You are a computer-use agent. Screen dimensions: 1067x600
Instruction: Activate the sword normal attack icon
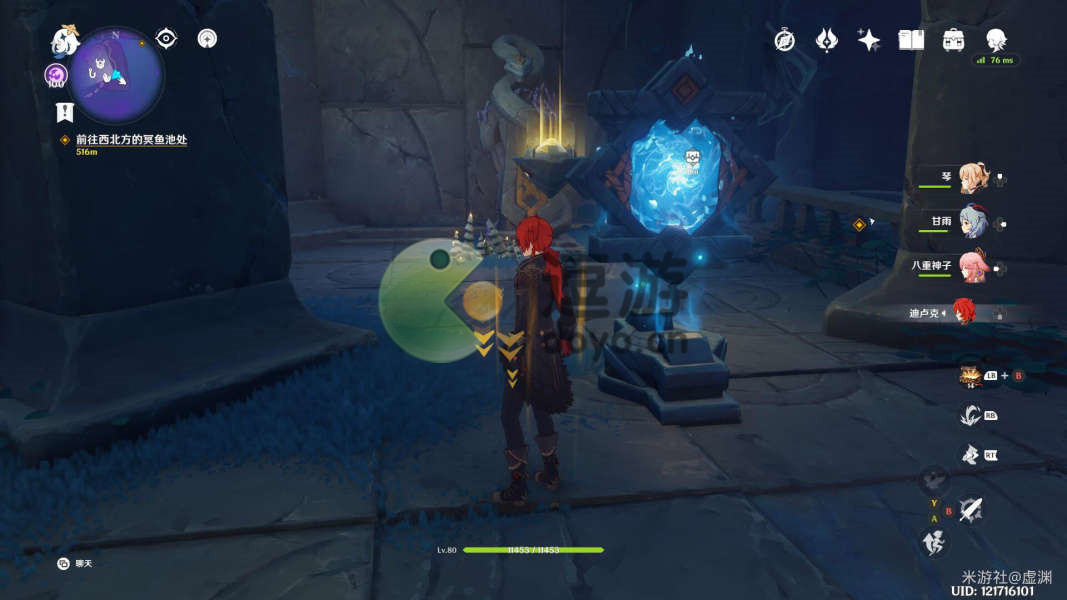pyautogui.click(x=969, y=511)
